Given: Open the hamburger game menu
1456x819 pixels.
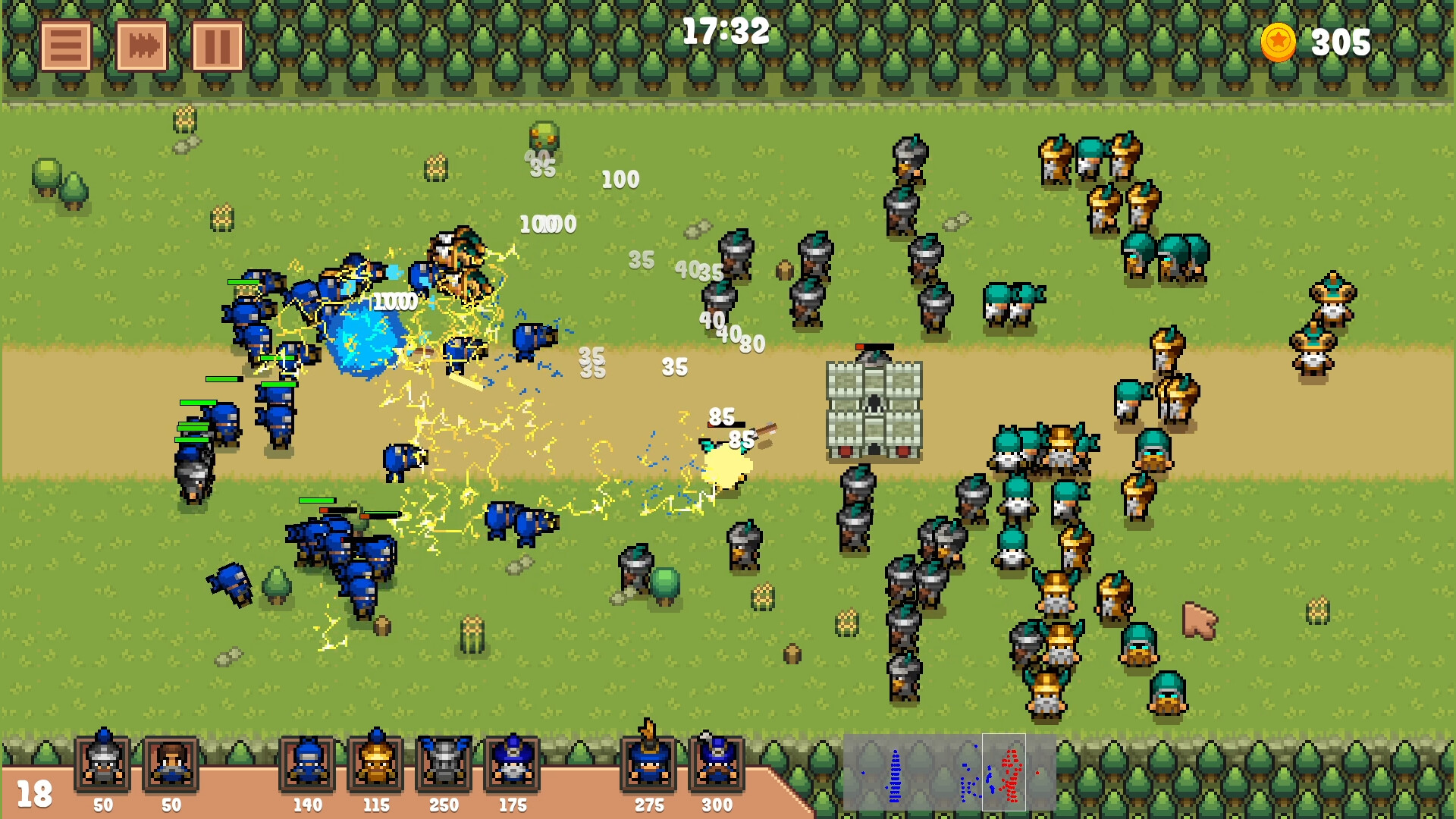Looking at the screenshot, I should click(64, 47).
